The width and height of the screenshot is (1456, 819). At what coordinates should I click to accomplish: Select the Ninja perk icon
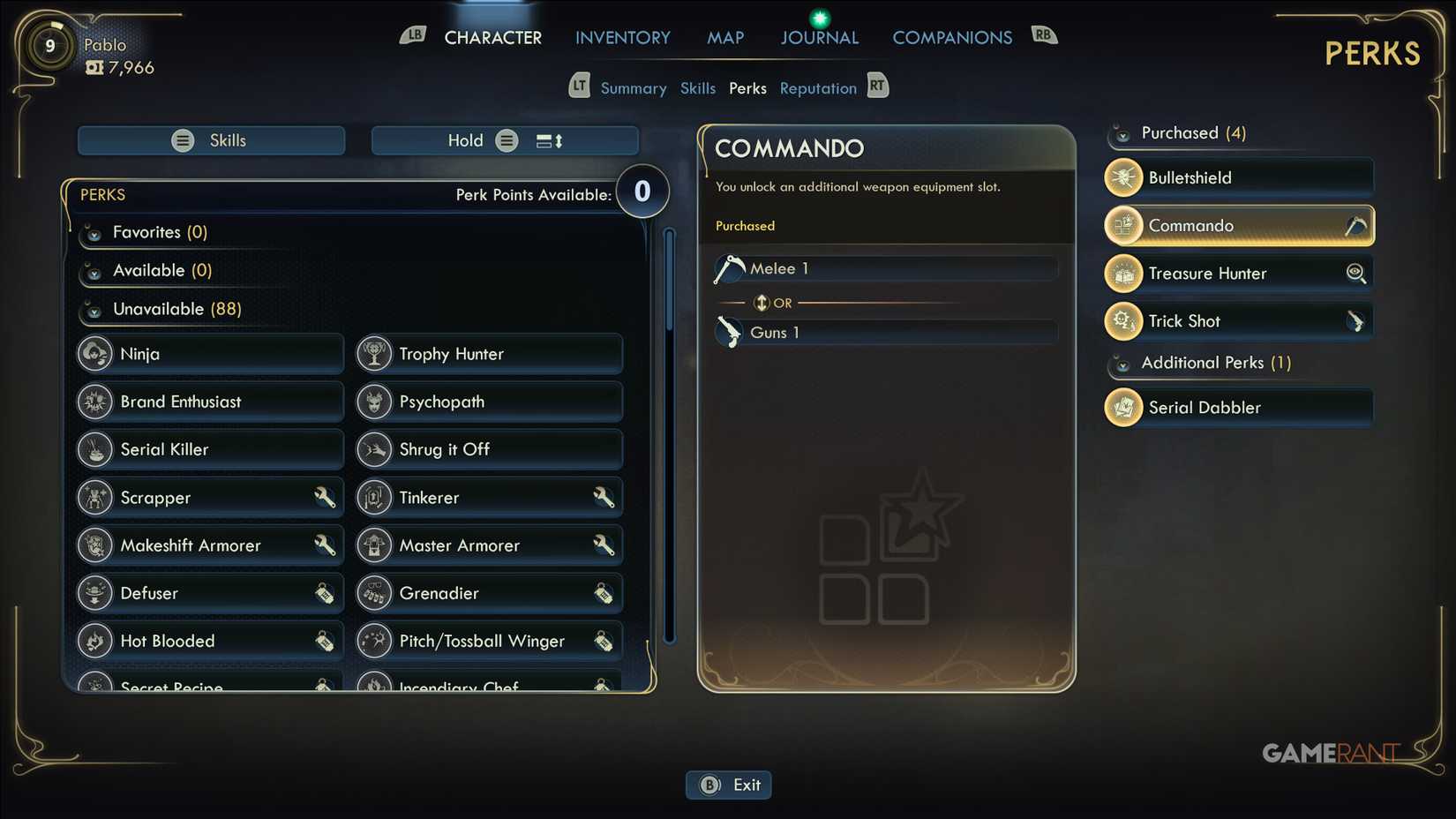click(95, 353)
